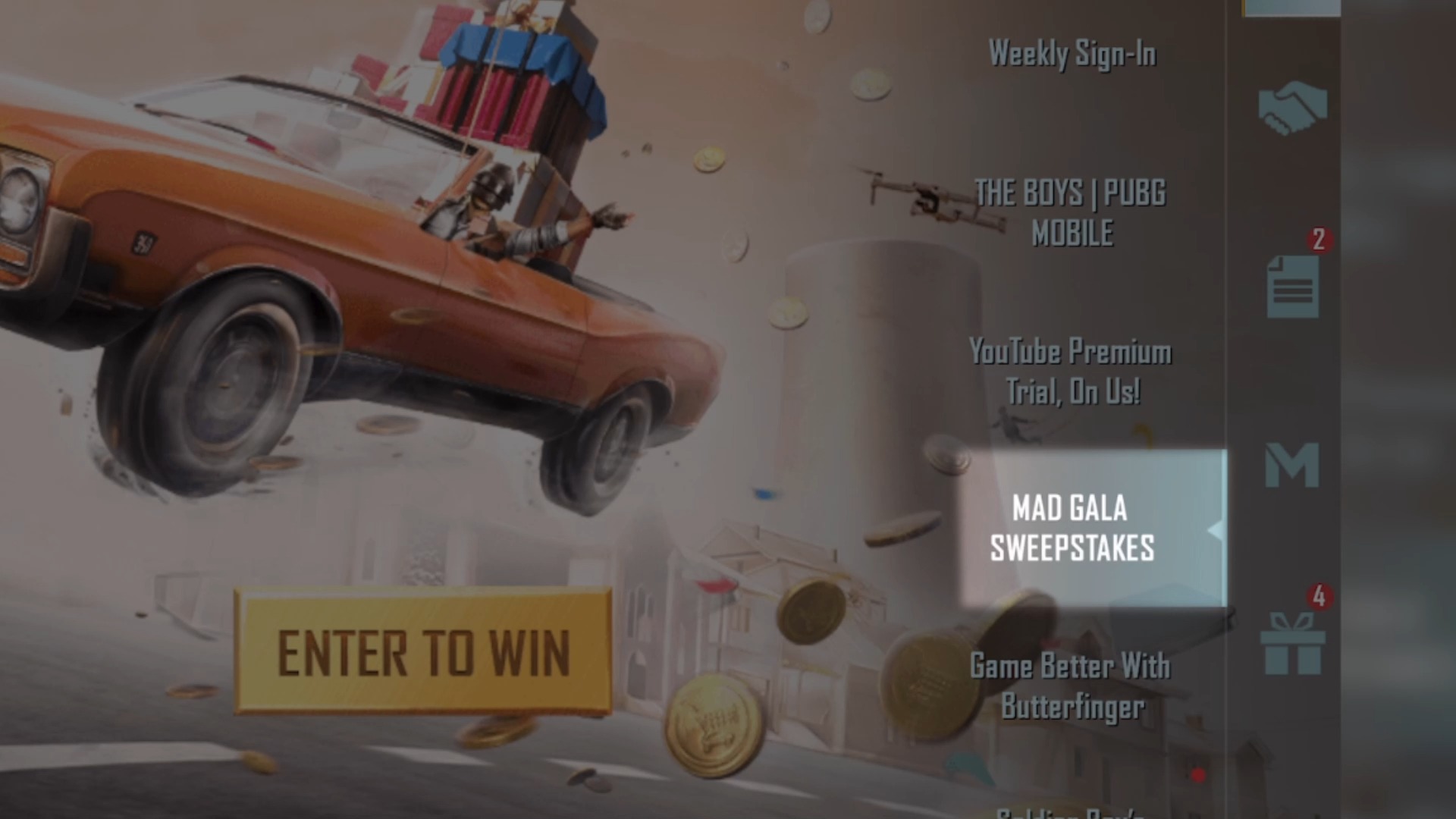Click the Mad Gala banner artwork
Viewport: 1456px width, 819px height.
pyautogui.click(x=455, y=303)
